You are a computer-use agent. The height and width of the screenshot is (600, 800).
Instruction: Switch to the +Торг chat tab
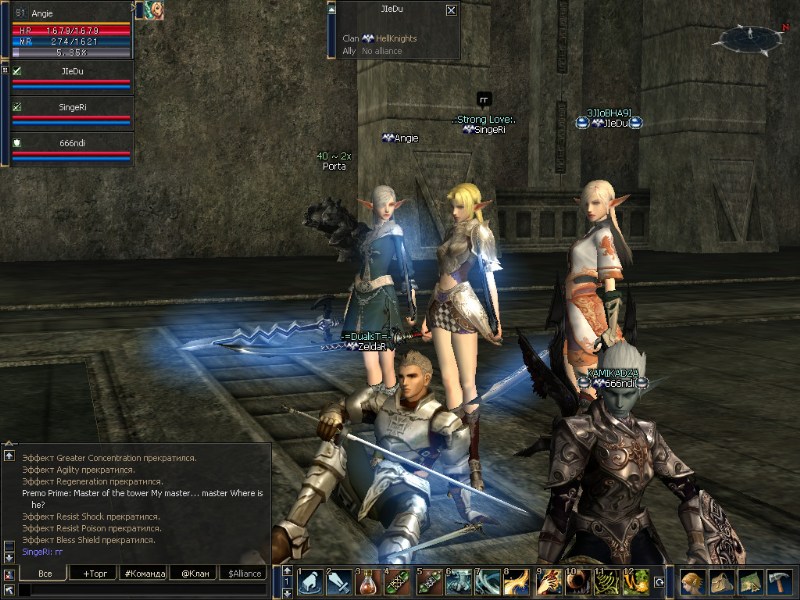(x=94, y=573)
